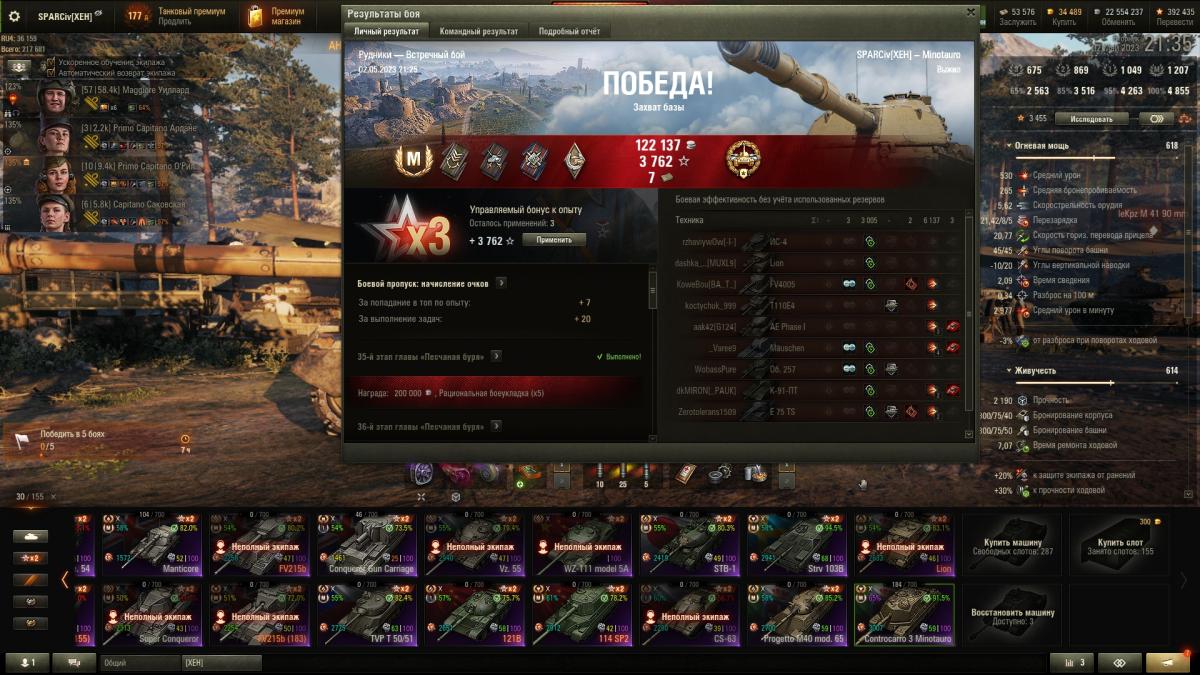Apply the x3 experience bonus with Применить
The width and height of the screenshot is (1200, 675).
click(553, 240)
